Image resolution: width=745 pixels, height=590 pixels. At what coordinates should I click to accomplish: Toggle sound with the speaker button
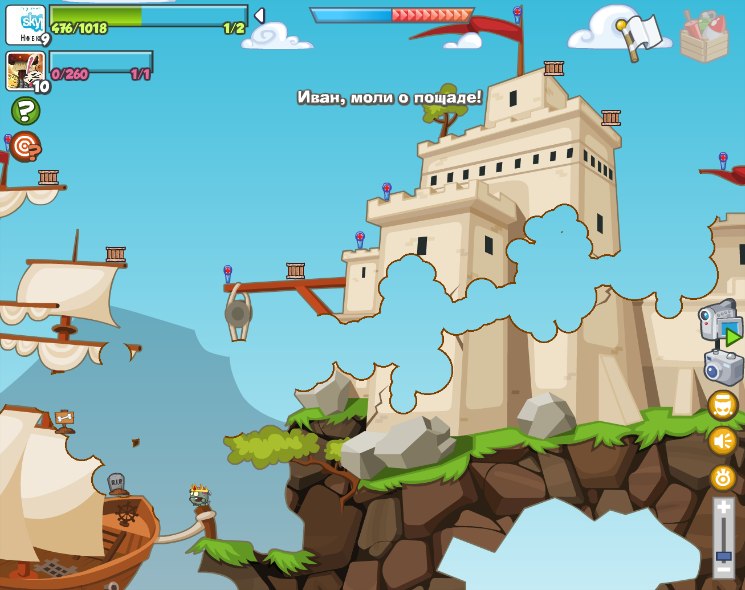pos(723,441)
